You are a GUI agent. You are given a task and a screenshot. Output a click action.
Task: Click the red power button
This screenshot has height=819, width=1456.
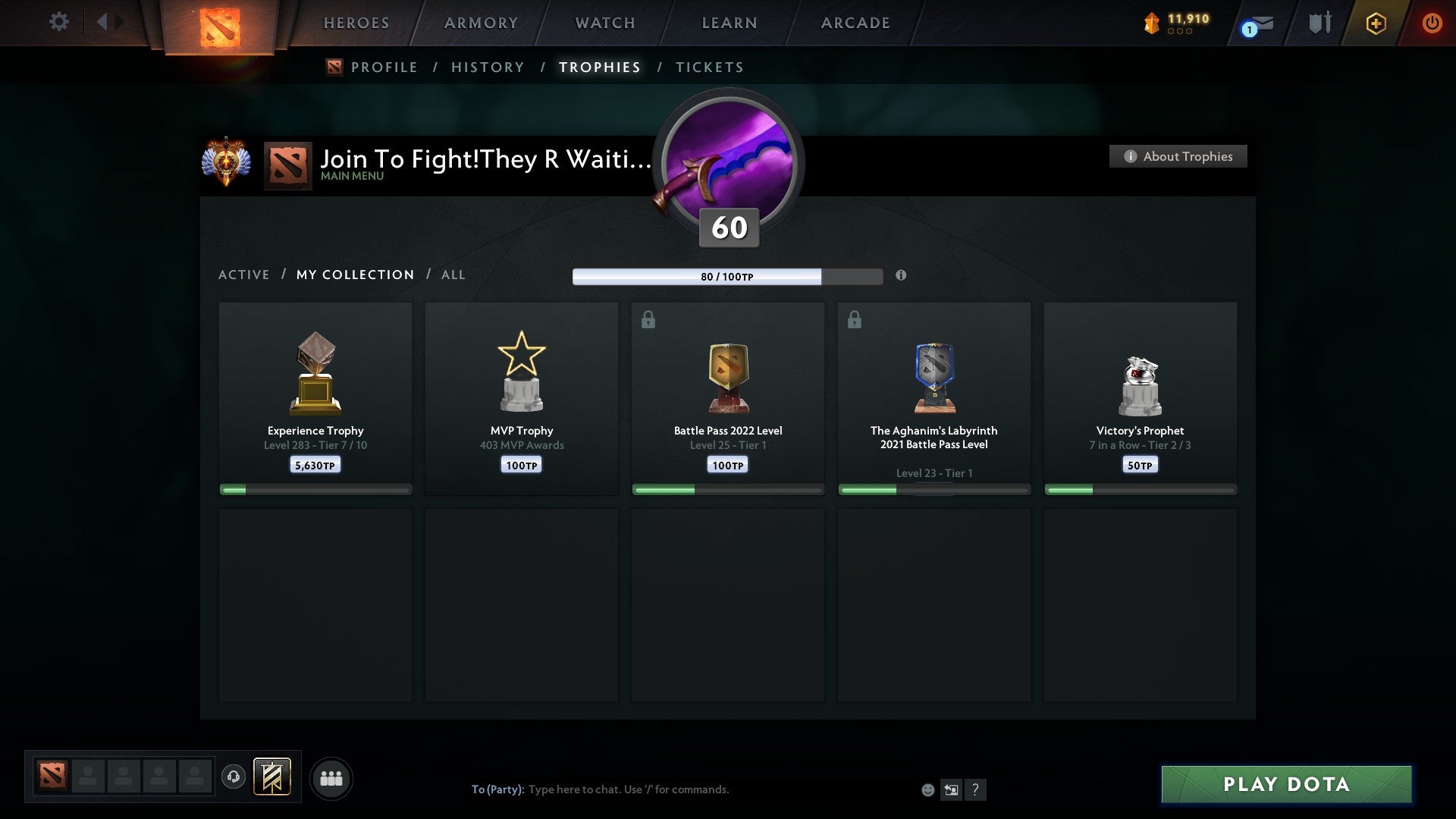pyautogui.click(x=1433, y=23)
